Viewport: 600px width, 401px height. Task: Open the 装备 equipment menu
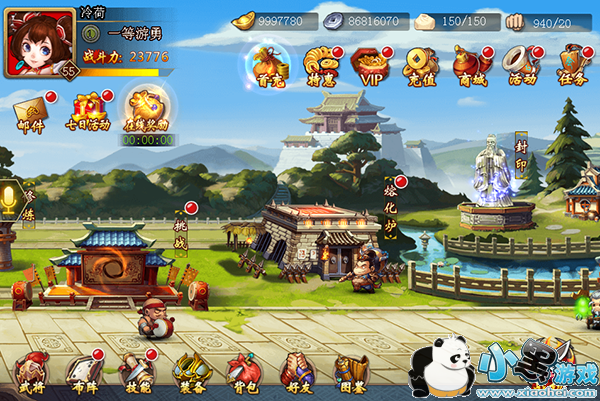tap(189, 372)
